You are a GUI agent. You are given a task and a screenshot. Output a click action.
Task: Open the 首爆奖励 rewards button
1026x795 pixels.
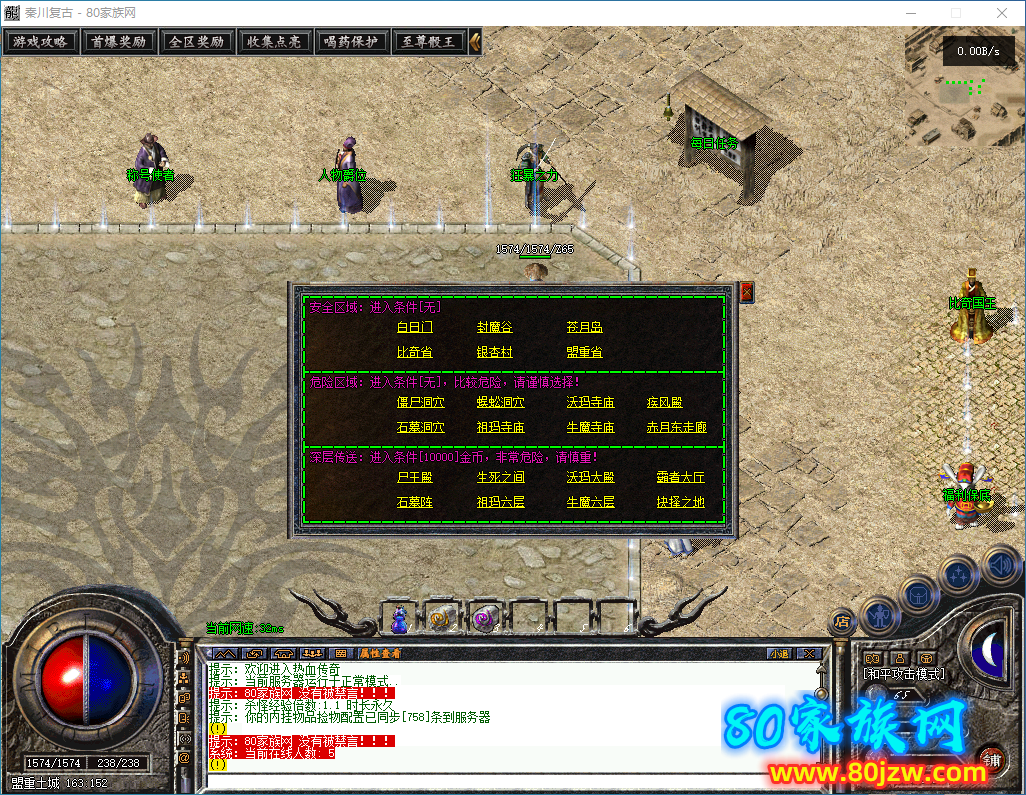pyautogui.click(x=118, y=42)
